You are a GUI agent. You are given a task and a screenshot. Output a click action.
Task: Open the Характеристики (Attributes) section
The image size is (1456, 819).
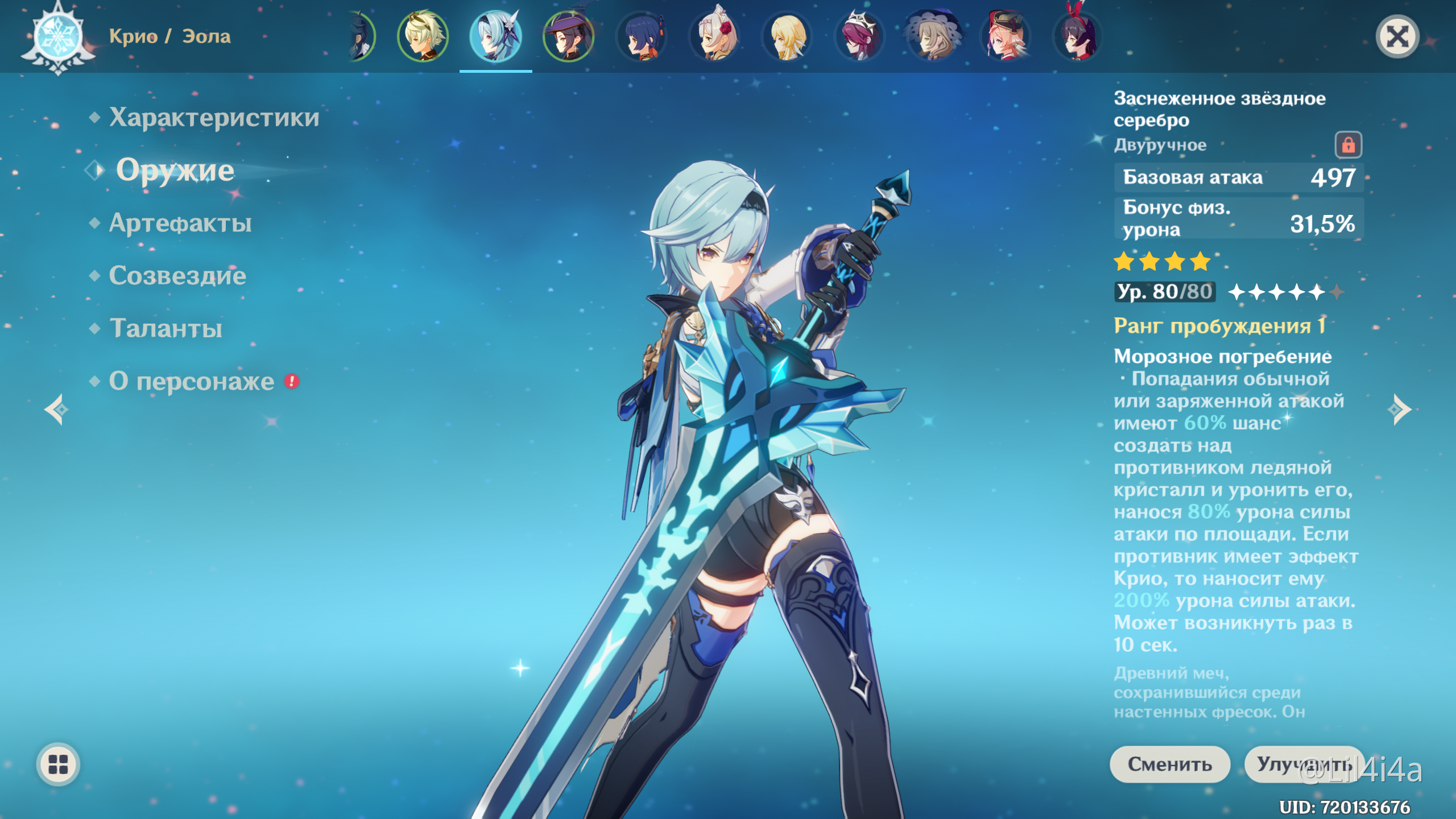pos(214,118)
